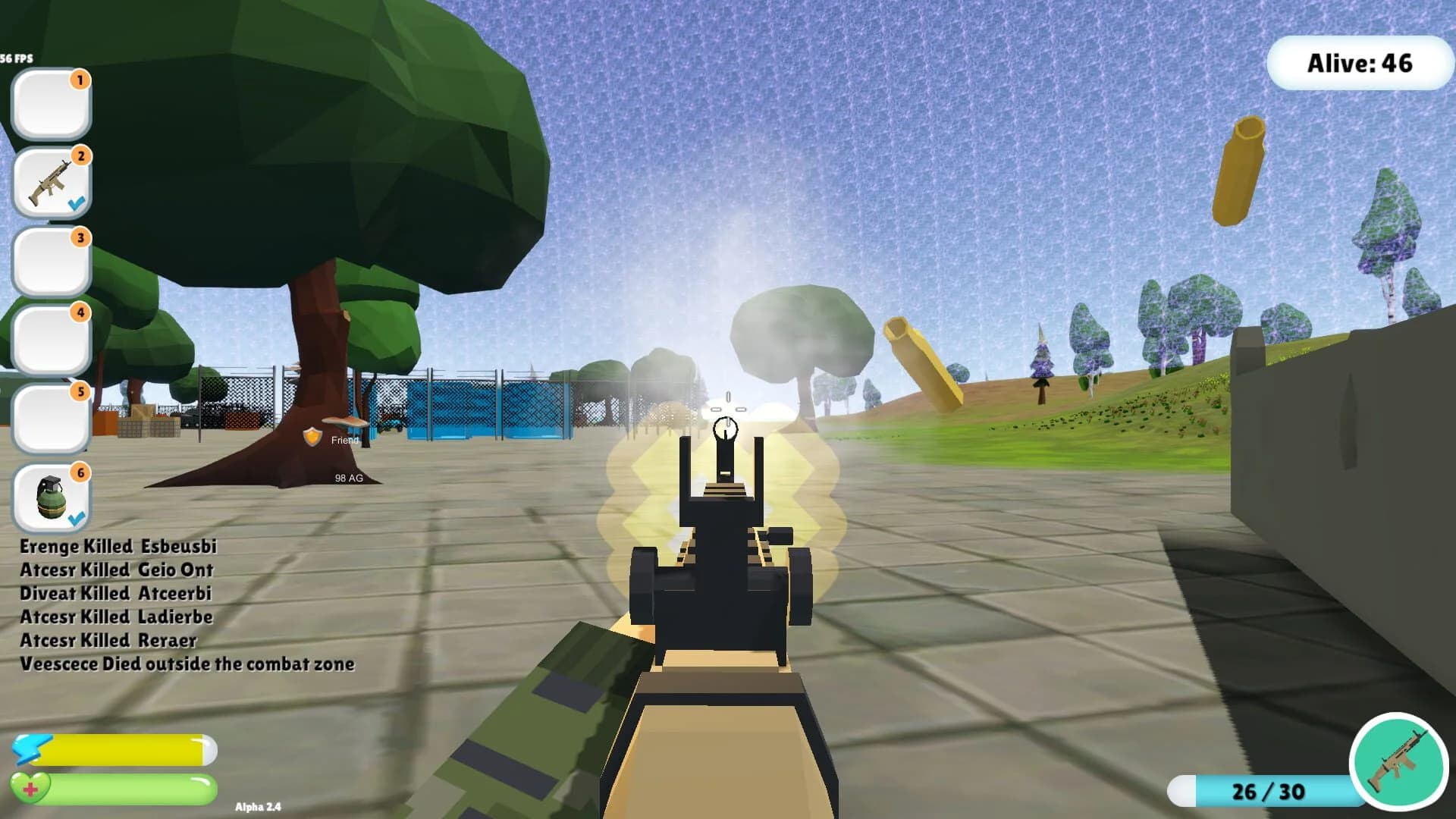Click empty hotbar slot 1
Viewport: 1456px width, 819px height.
[50, 102]
